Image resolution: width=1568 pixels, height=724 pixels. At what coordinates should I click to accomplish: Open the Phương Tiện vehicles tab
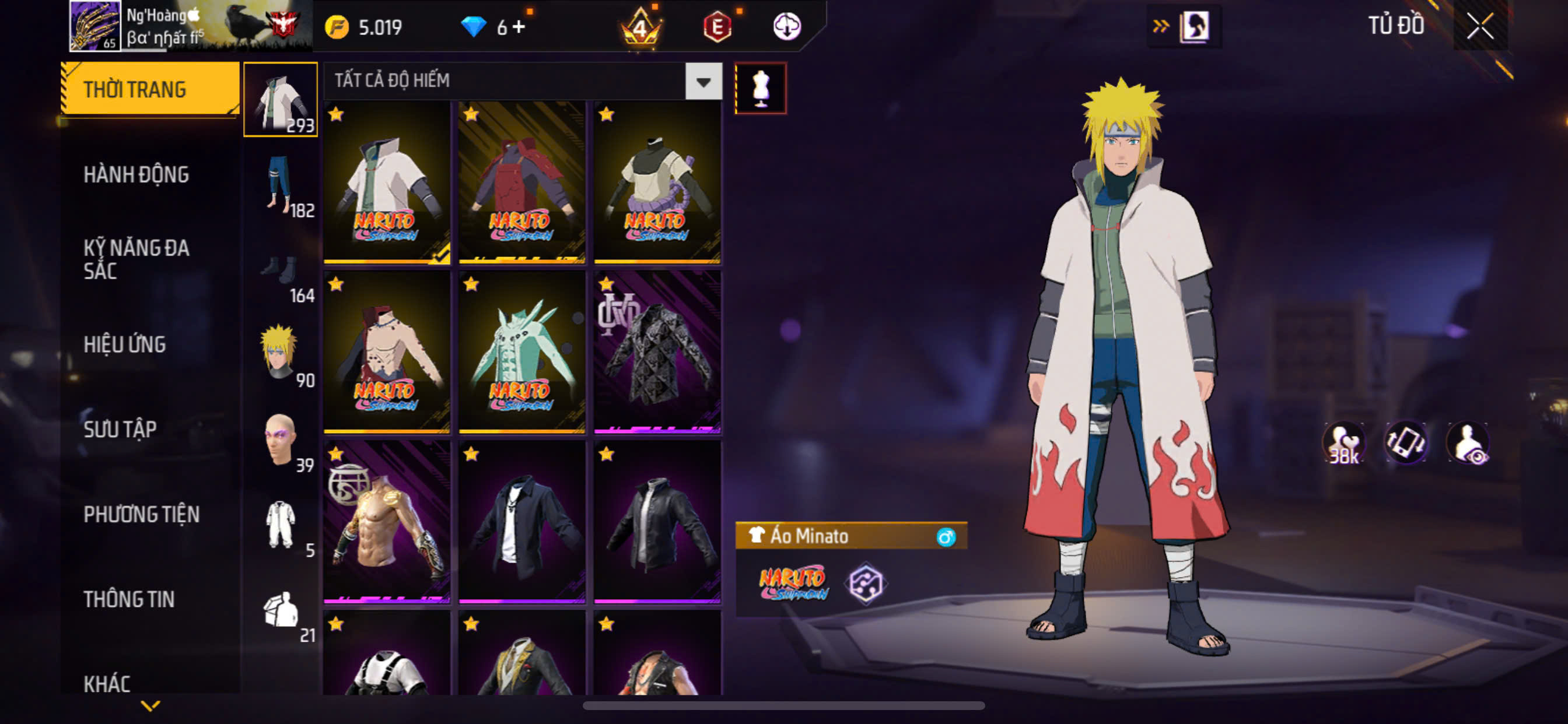point(141,515)
